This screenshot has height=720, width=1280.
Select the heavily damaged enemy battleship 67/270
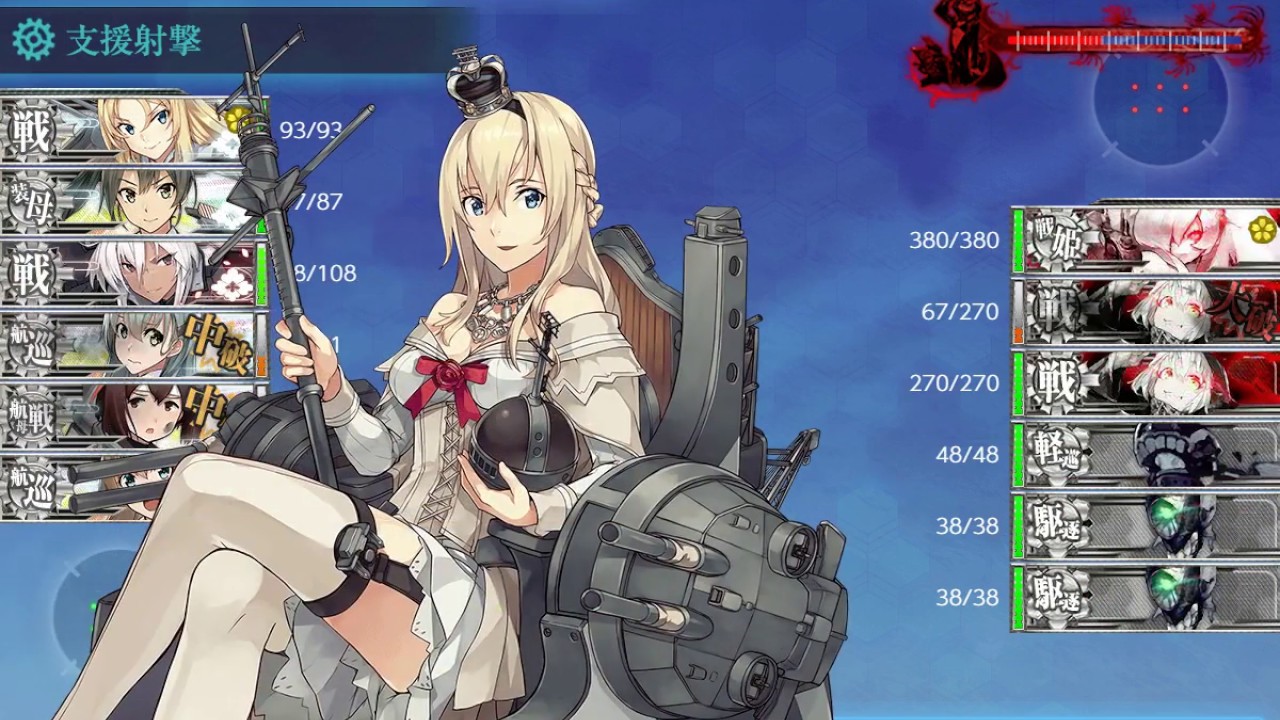pos(1145,312)
